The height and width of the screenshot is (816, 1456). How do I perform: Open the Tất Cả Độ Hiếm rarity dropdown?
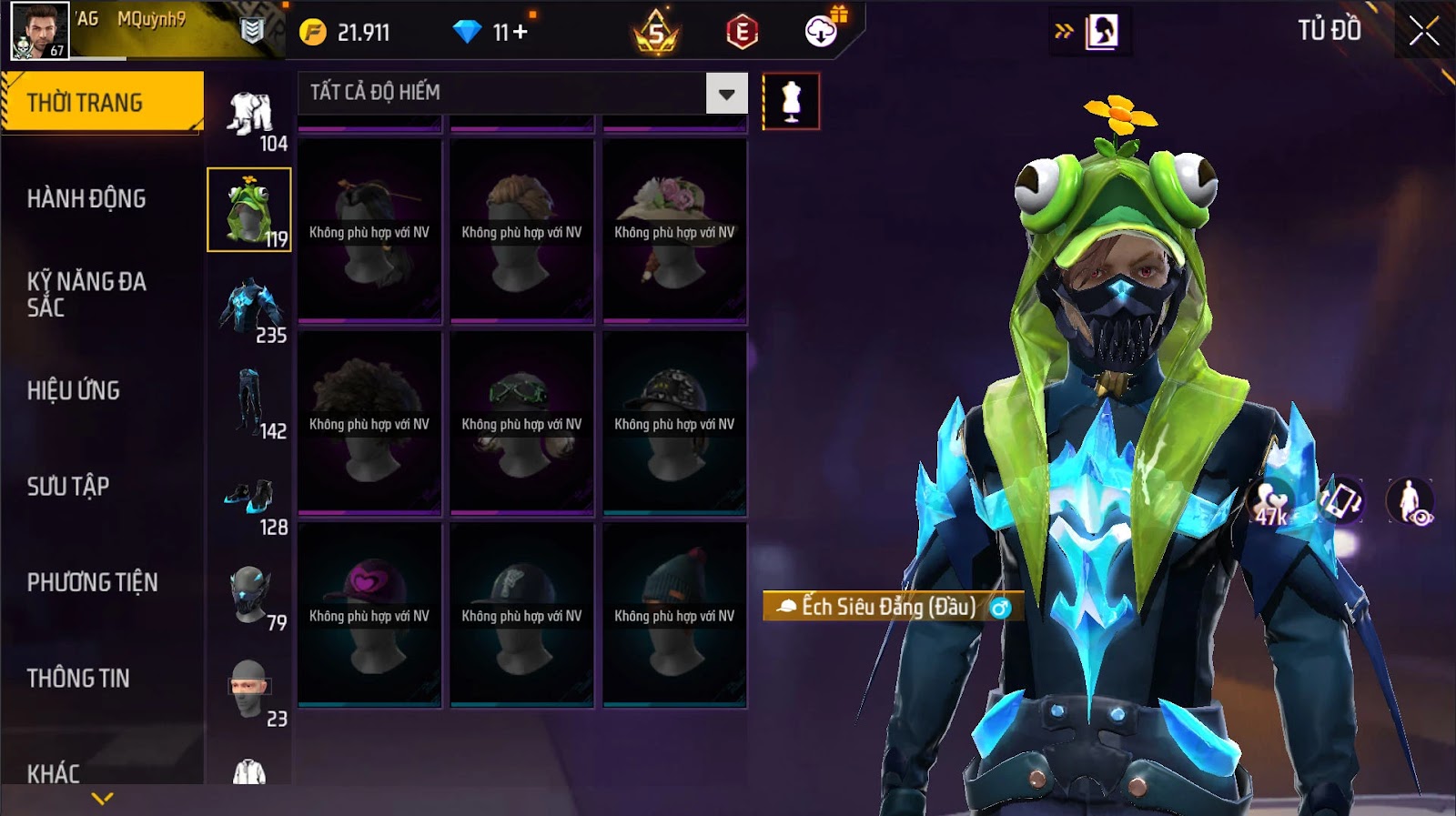726,94
